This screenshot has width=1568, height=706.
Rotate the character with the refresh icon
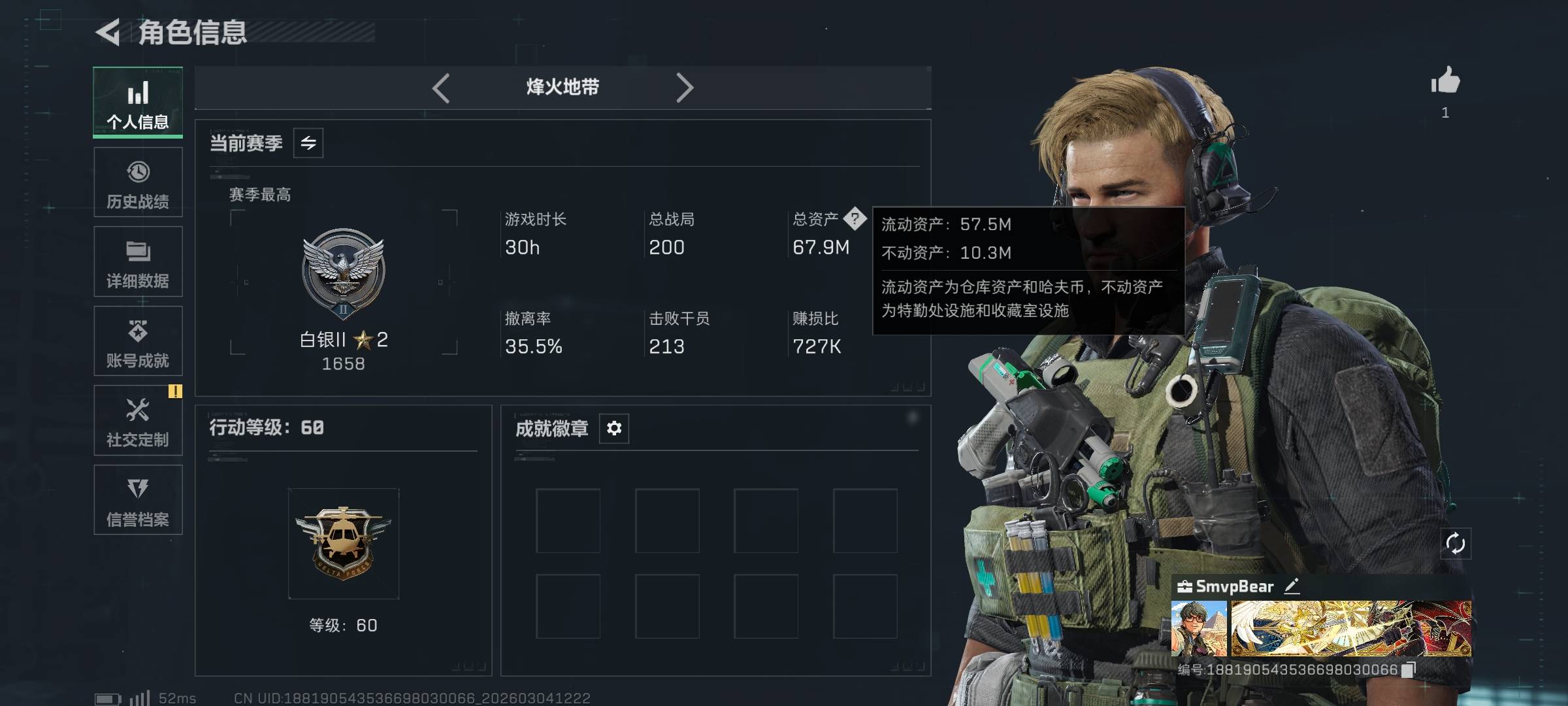(x=1456, y=543)
